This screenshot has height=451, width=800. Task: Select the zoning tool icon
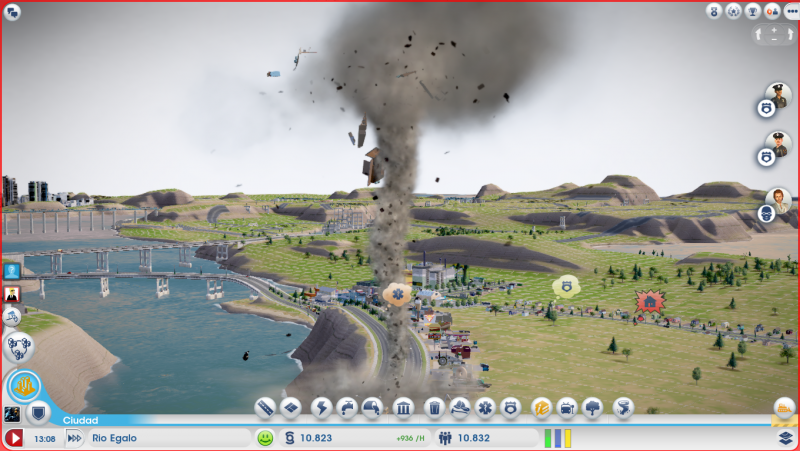291,408
